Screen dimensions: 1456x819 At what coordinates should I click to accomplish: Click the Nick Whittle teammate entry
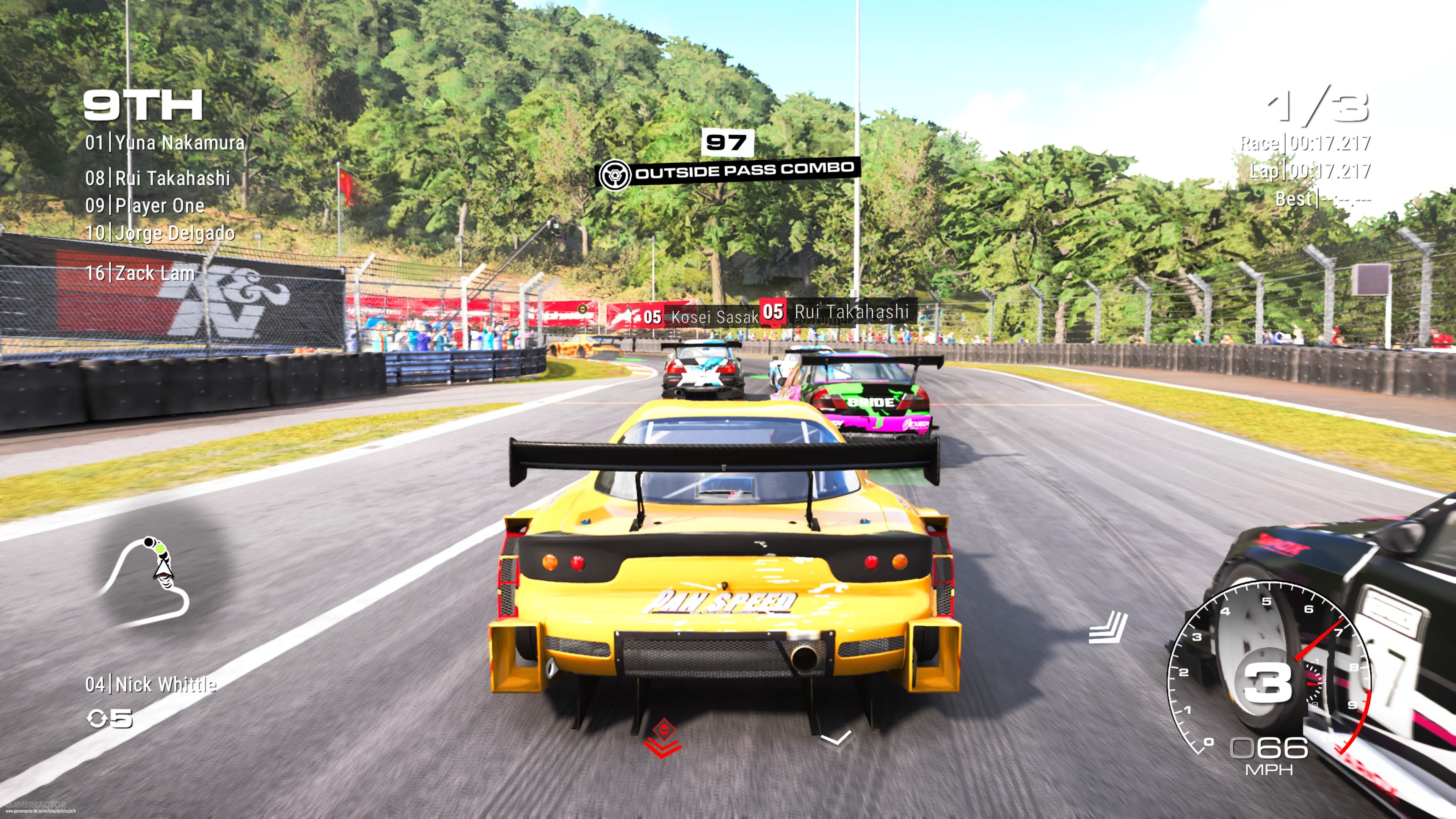pos(151,684)
